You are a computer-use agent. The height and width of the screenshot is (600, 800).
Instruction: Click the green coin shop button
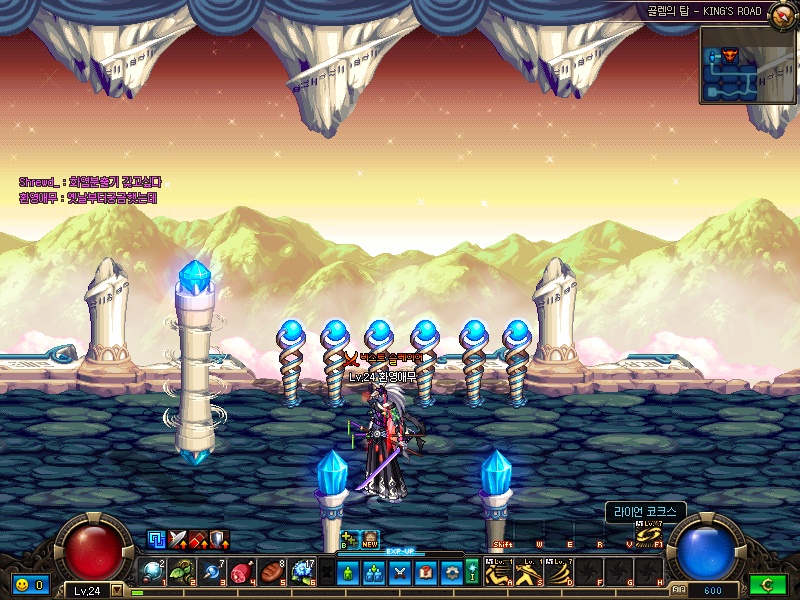[768, 584]
